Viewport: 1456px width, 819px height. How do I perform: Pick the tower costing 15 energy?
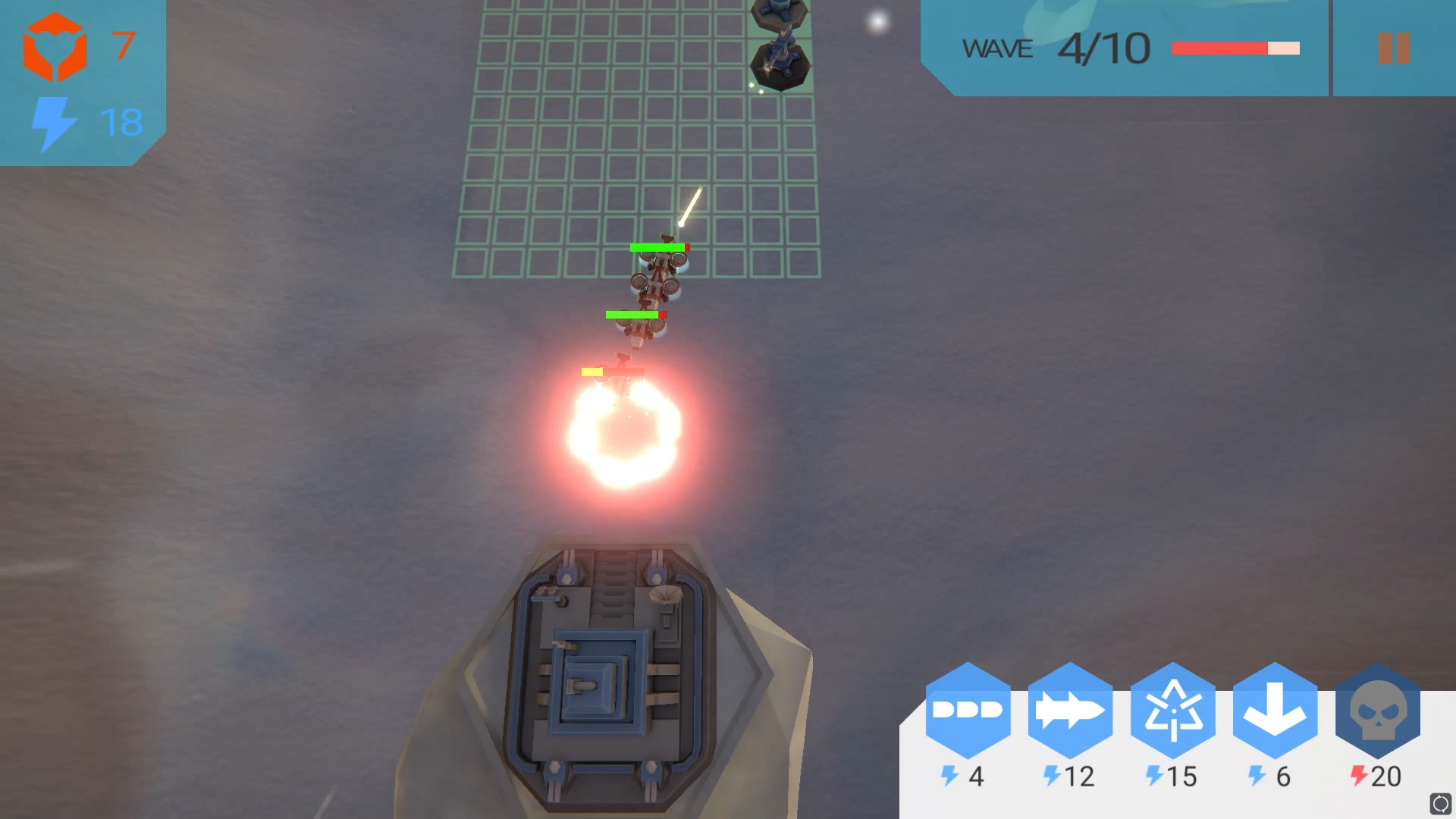click(1172, 711)
